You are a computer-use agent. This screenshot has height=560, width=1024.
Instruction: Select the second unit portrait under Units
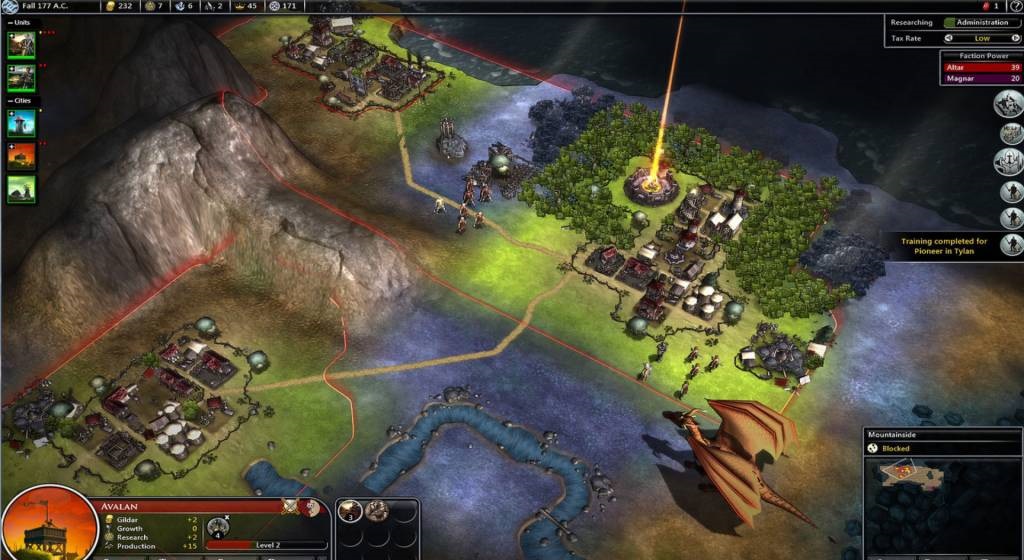(x=21, y=76)
